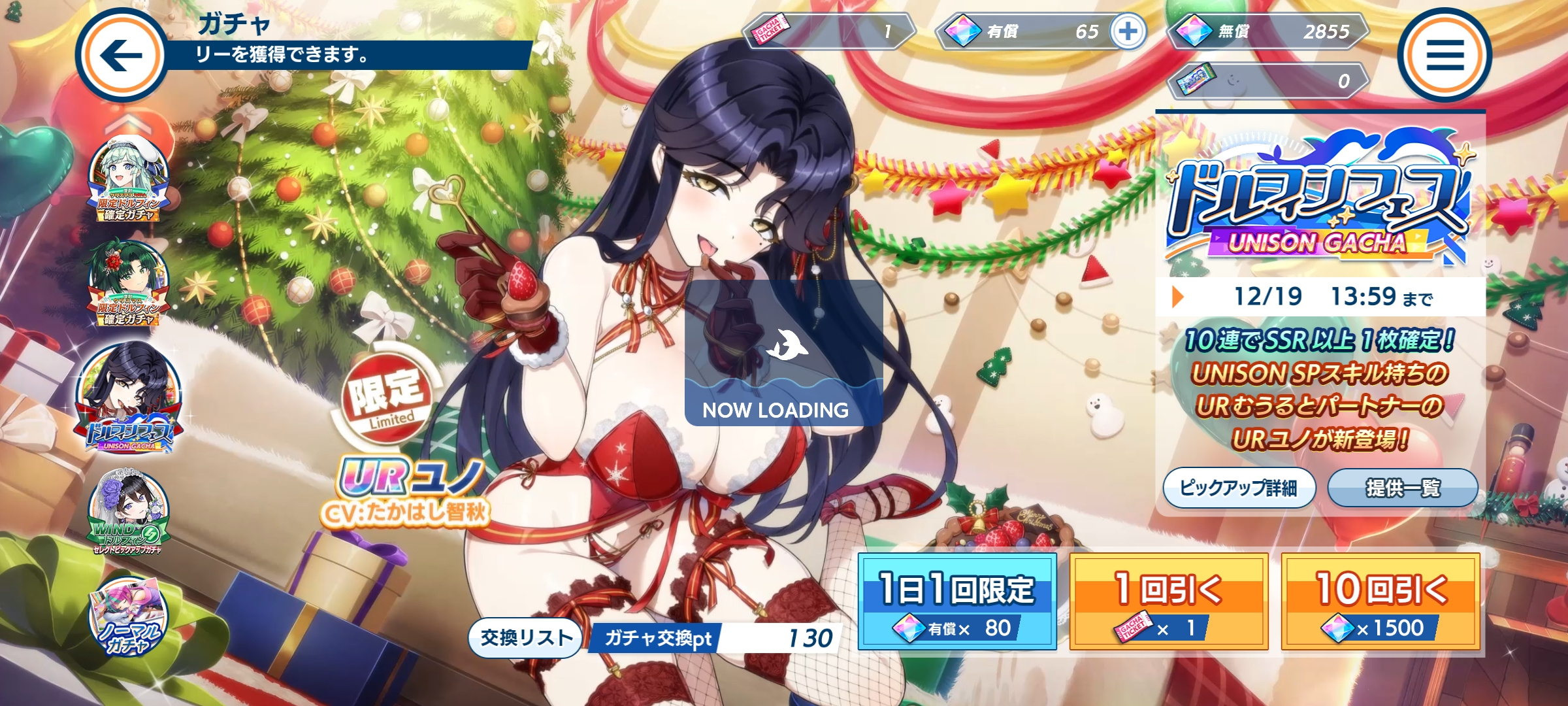This screenshot has width=1568, height=706.
Task: Show the full offering list (提供一覧)
Action: (x=1403, y=488)
